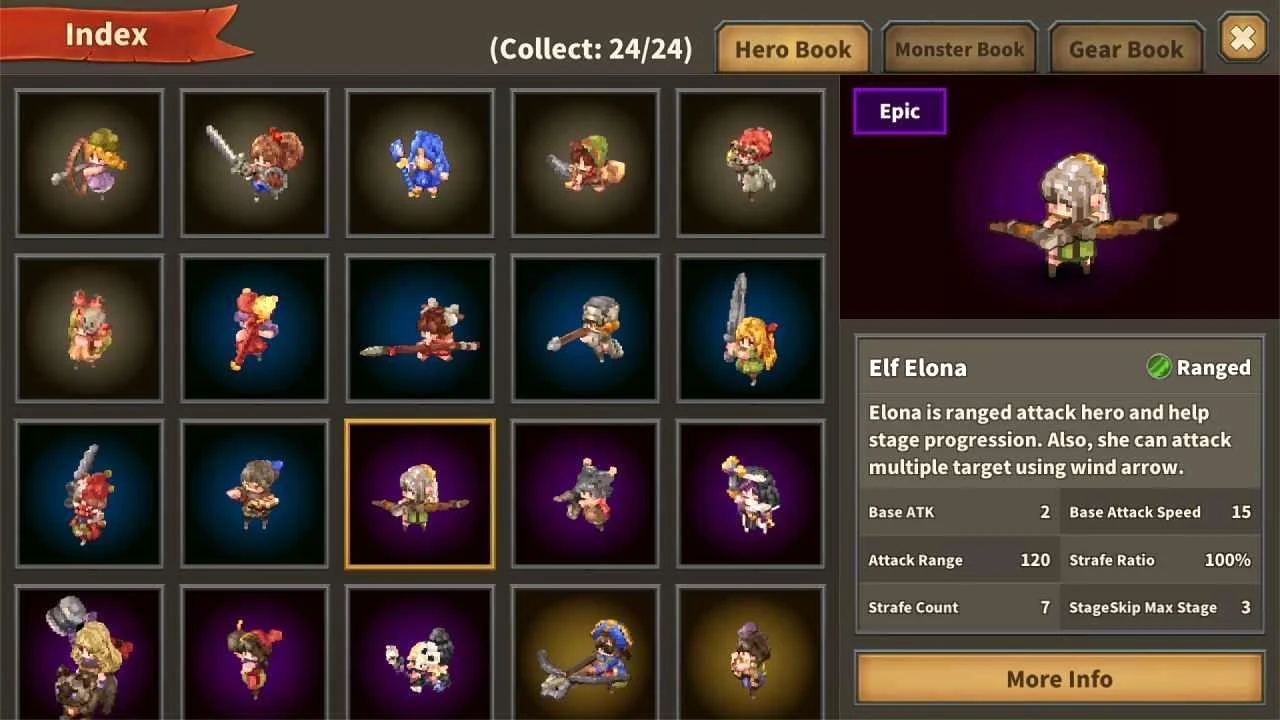Open More Info for Elf Elona

click(x=1059, y=679)
